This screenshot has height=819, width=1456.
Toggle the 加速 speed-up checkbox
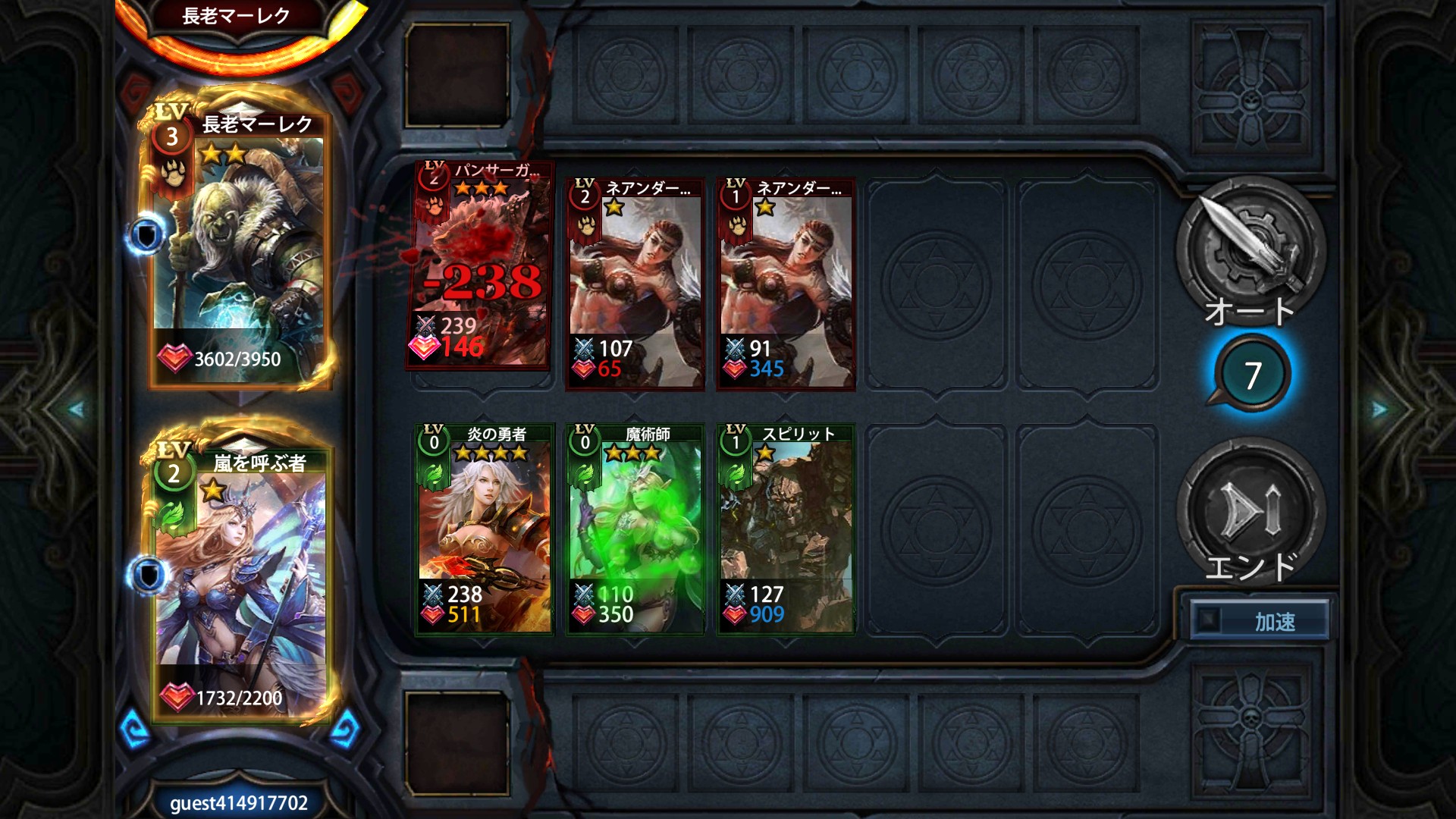[1208, 621]
